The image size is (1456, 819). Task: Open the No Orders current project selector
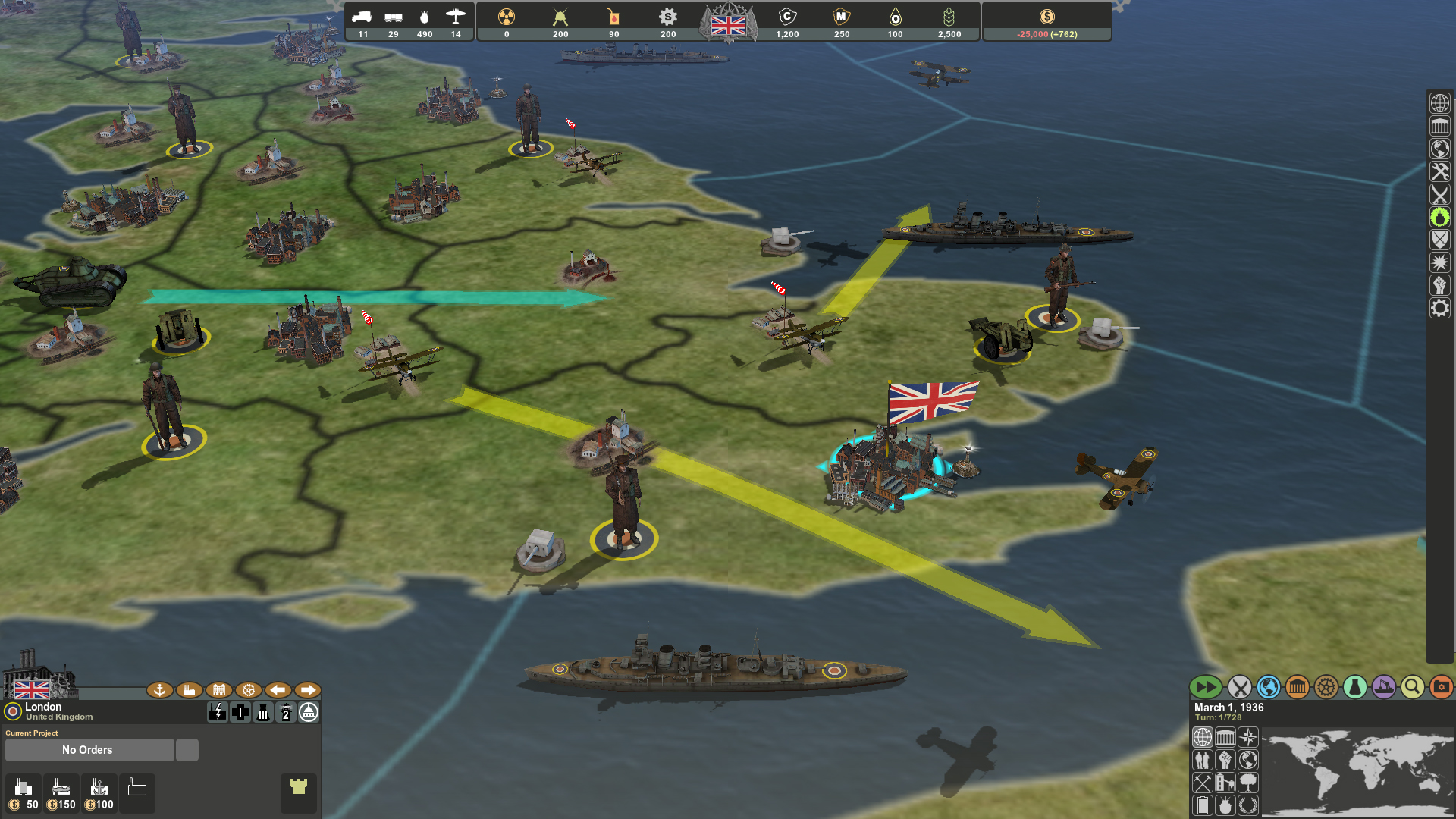(89, 749)
